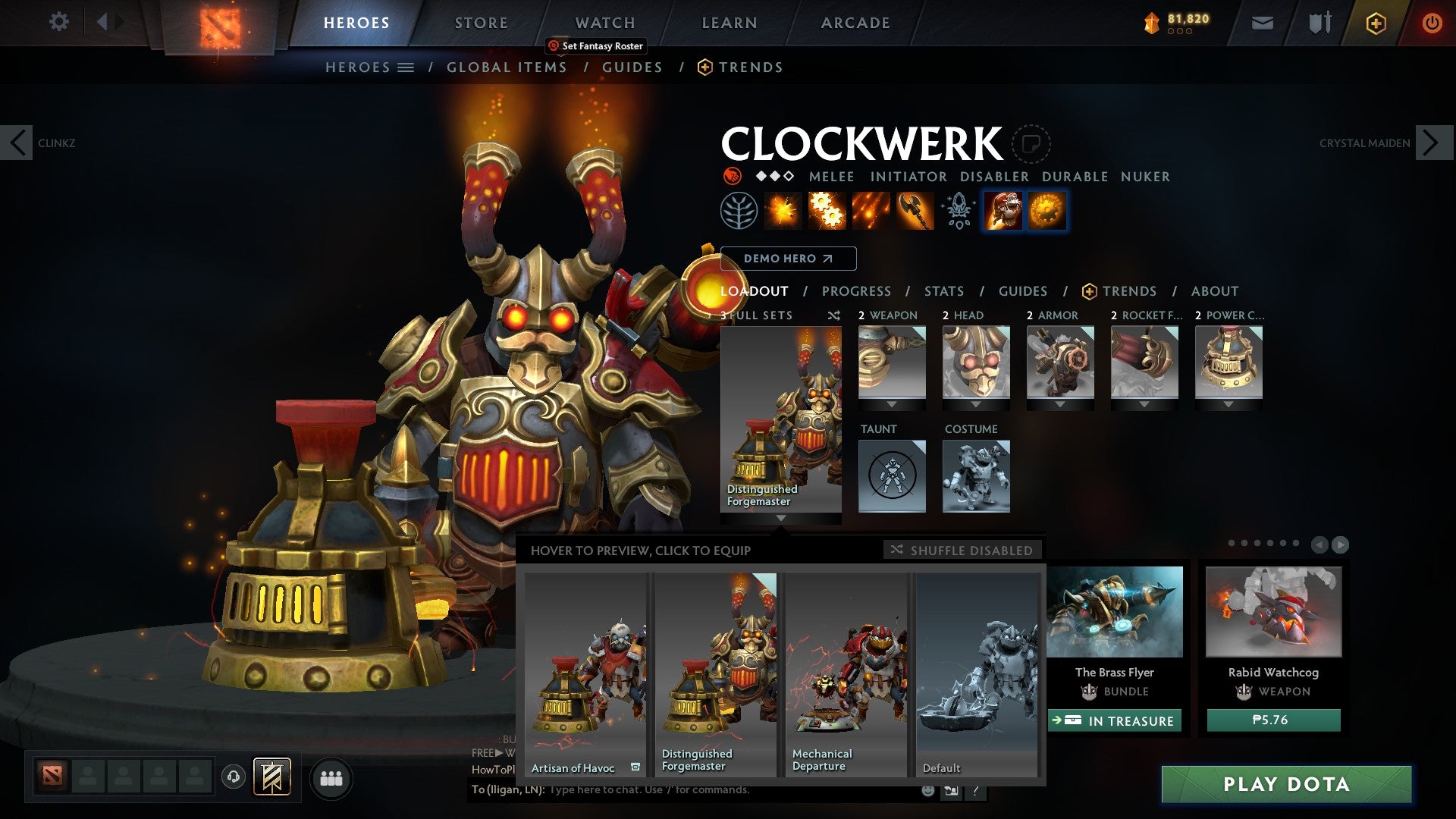Toggle the Shuffle Disabled option
Viewport: 1456px width, 819px height.
(962, 551)
